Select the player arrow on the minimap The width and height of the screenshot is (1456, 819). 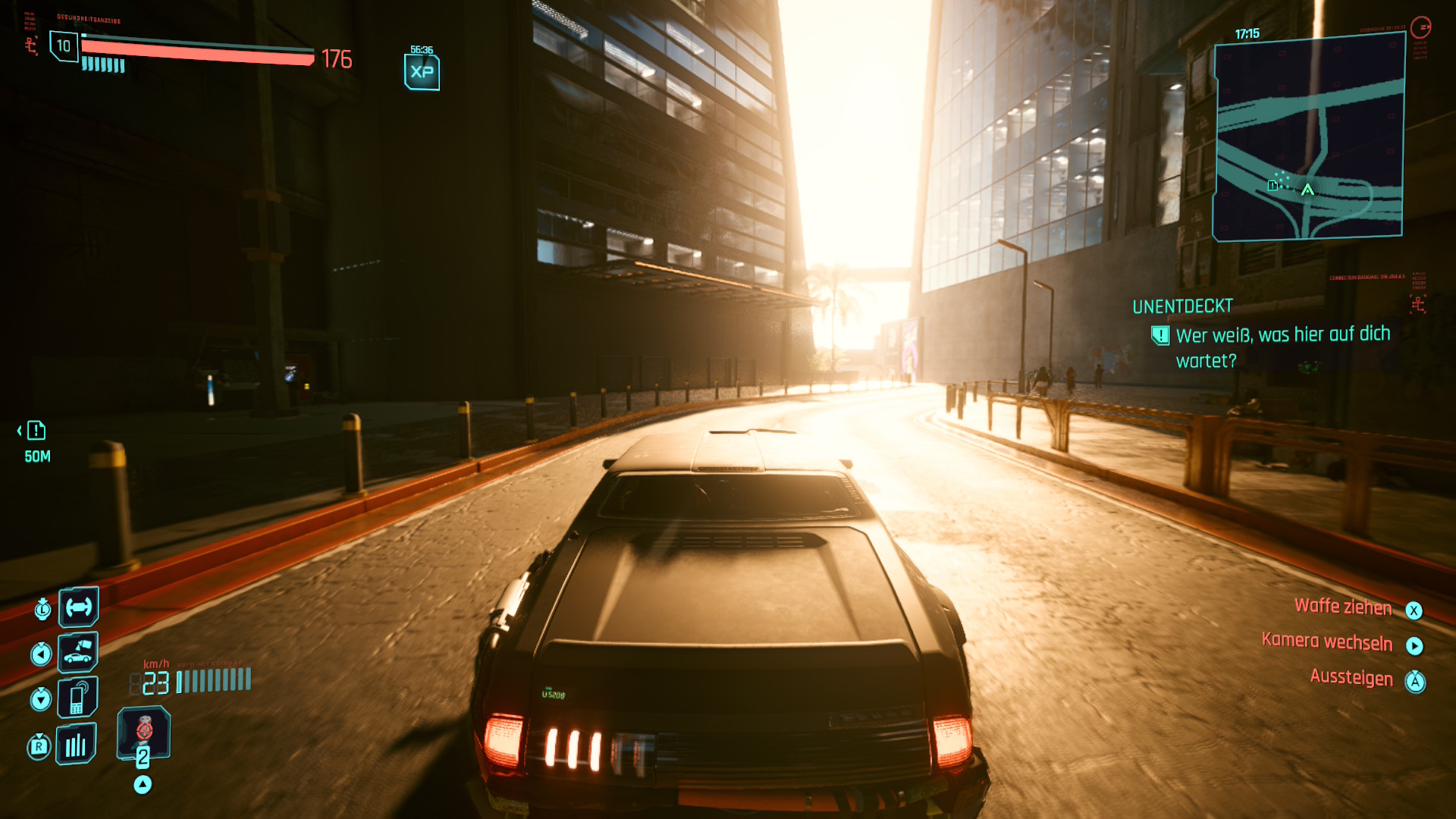pos(1307,190)
